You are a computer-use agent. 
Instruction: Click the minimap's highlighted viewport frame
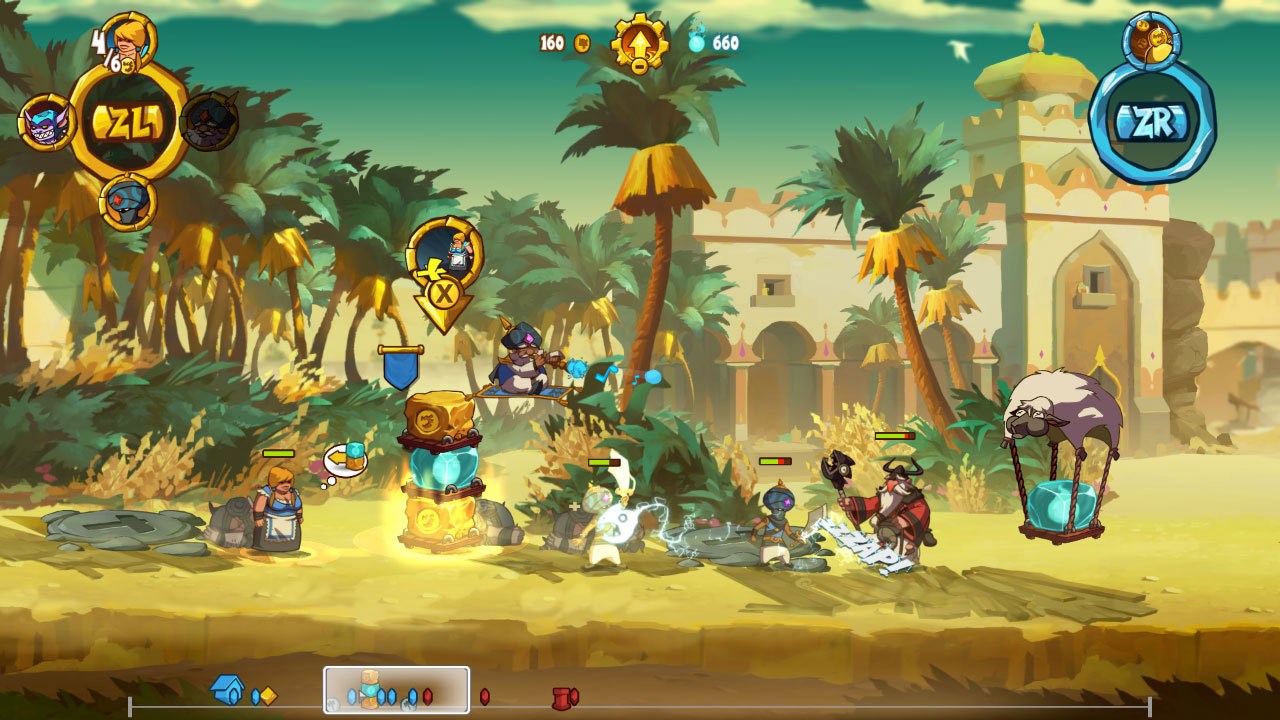tap(396, 690)
